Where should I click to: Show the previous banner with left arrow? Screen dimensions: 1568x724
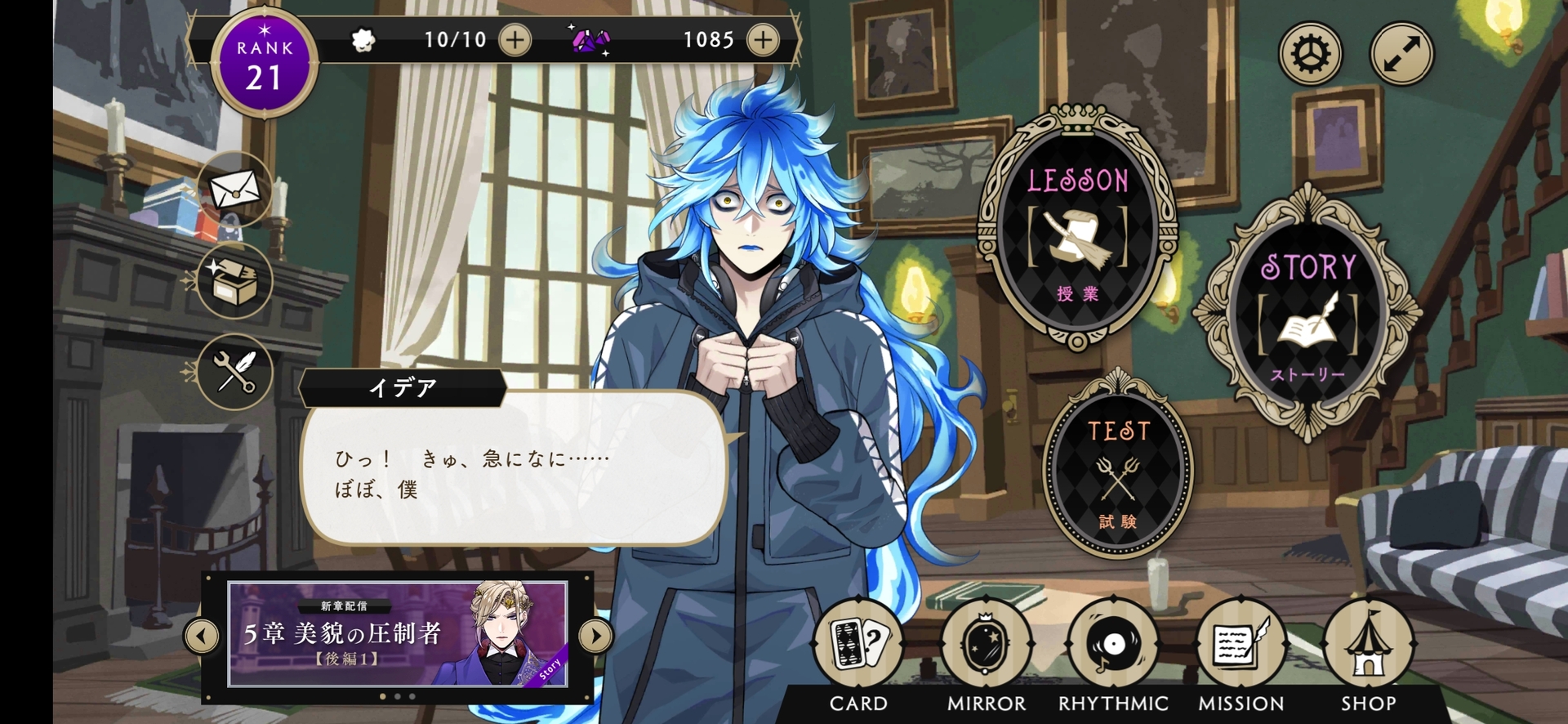202,635
